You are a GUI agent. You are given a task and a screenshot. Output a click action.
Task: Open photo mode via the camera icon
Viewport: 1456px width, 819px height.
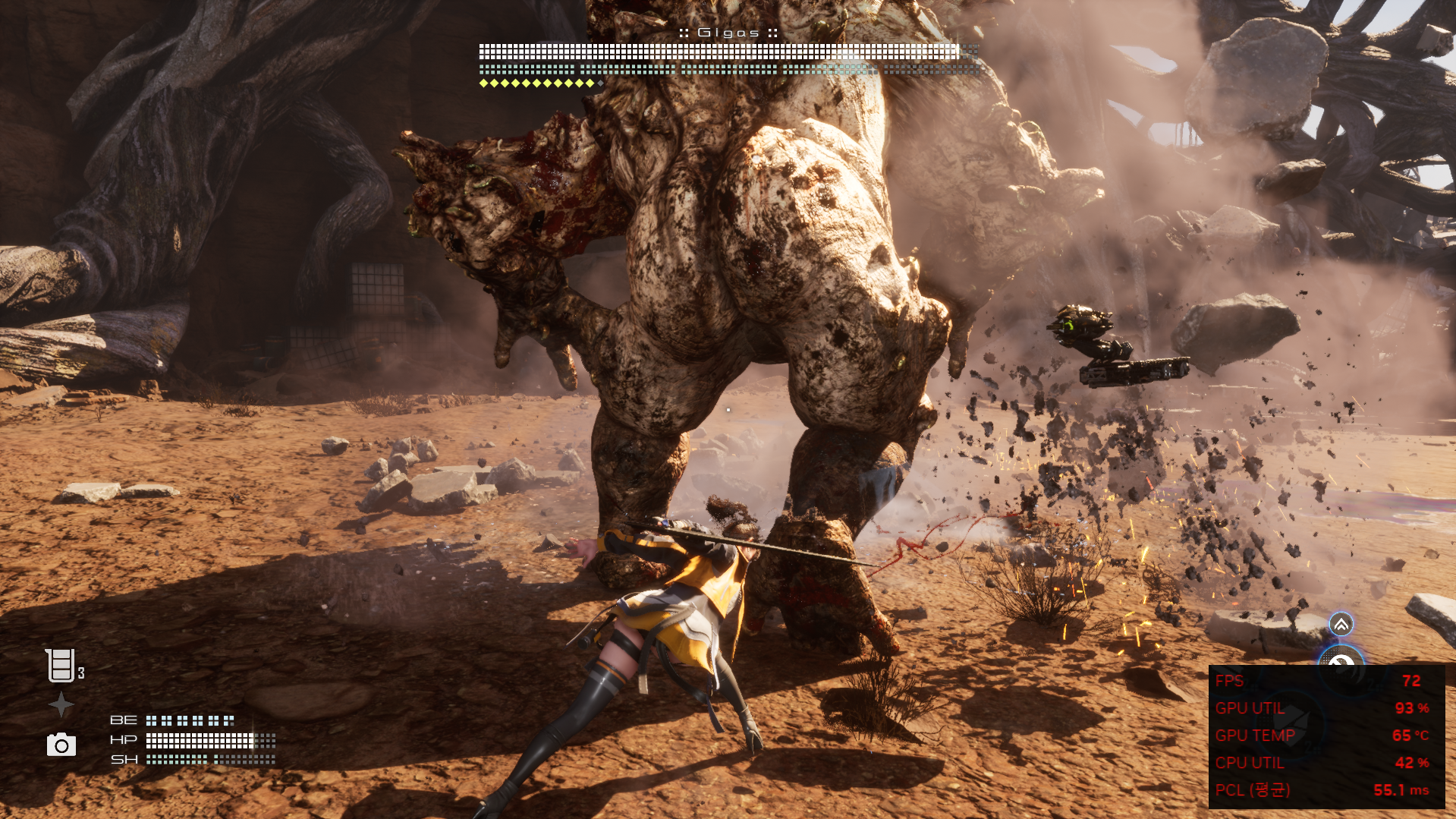click(x=61, y=745)
